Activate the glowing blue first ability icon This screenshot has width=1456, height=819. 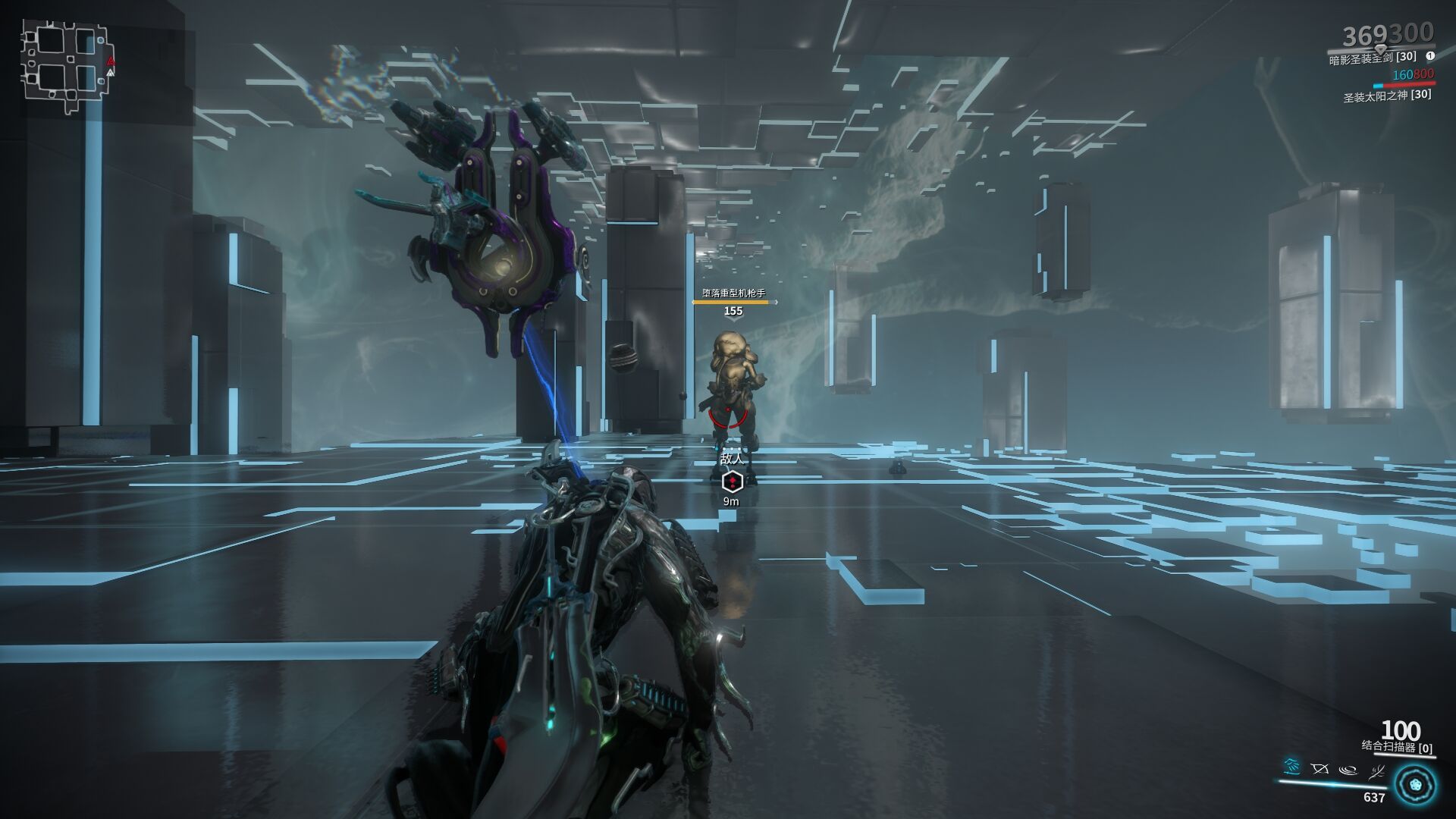[1291, 767]
